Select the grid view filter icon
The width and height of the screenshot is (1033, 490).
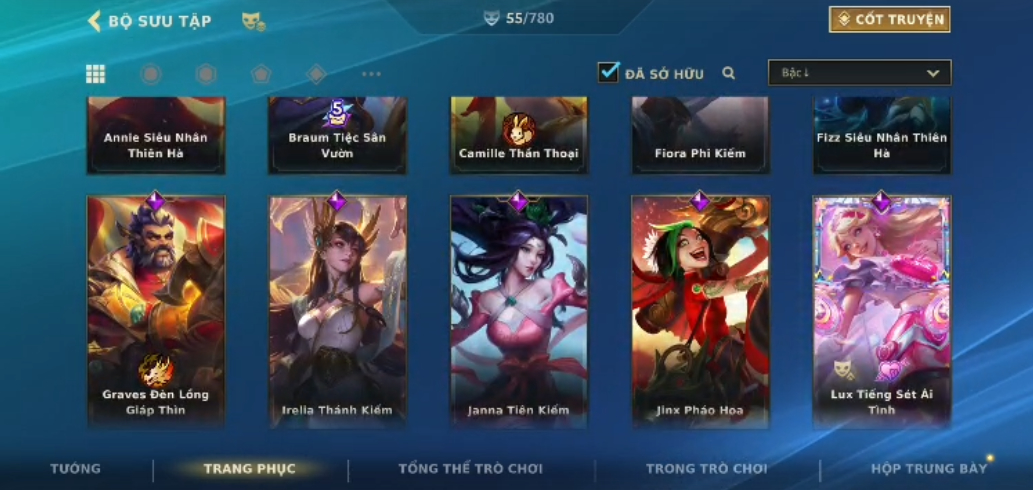(x=95, y=73)
